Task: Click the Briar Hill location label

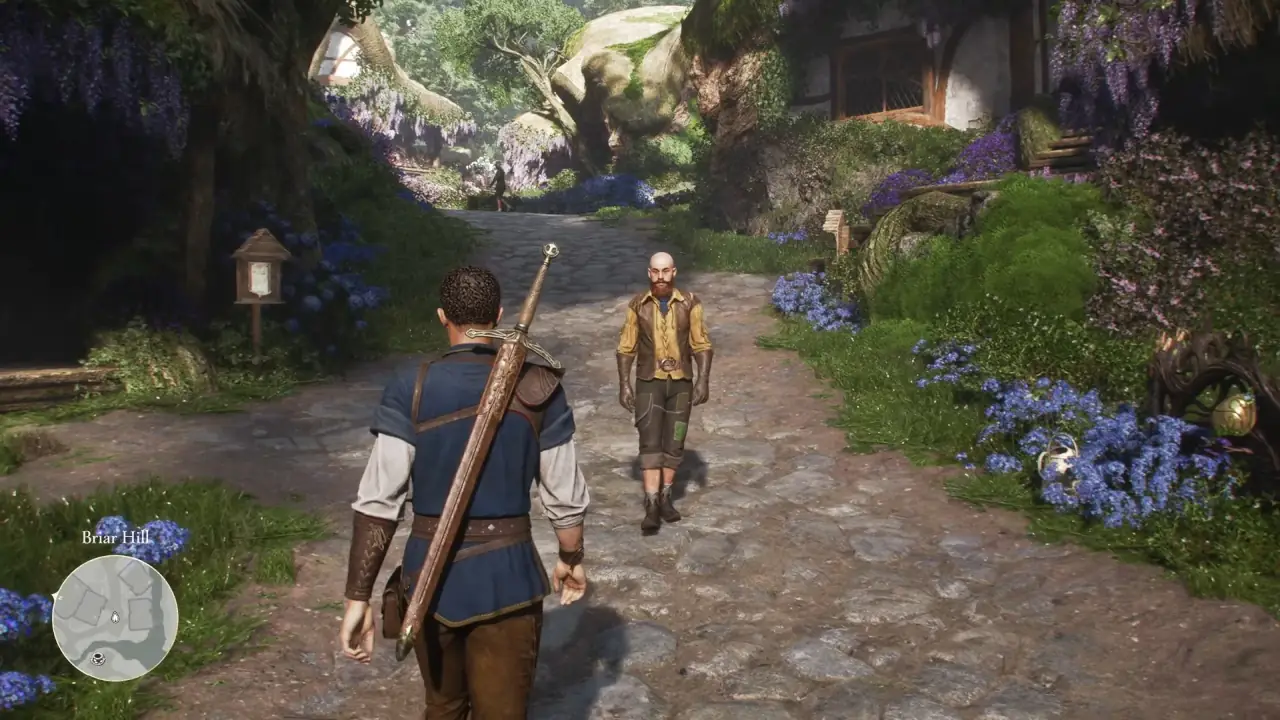Action: (x=115, y=537)
